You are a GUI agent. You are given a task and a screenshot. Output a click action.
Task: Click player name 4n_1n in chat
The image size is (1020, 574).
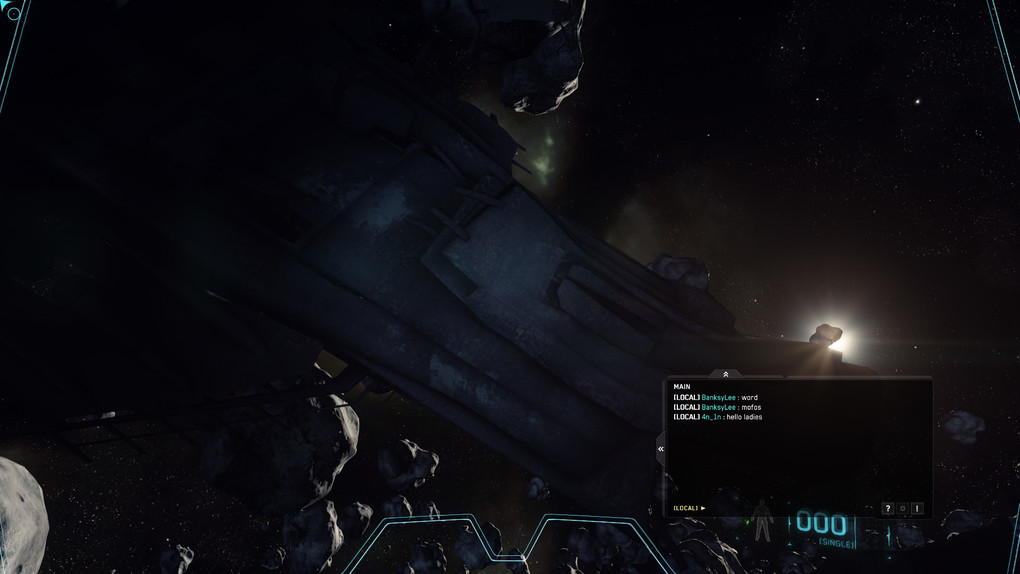pyautogui.click(x=712, y=417)
